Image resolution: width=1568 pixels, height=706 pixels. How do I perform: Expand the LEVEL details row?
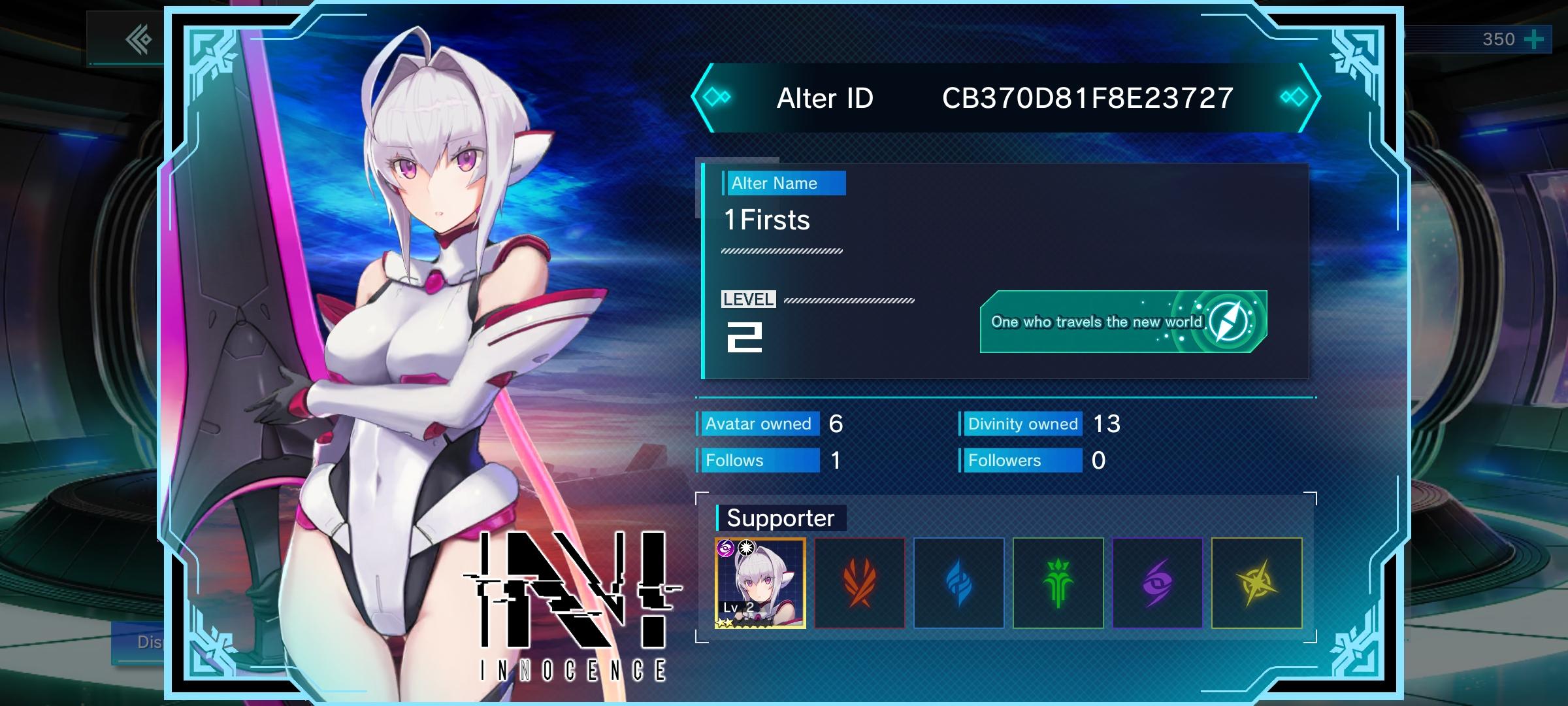[x=747, y=300]
